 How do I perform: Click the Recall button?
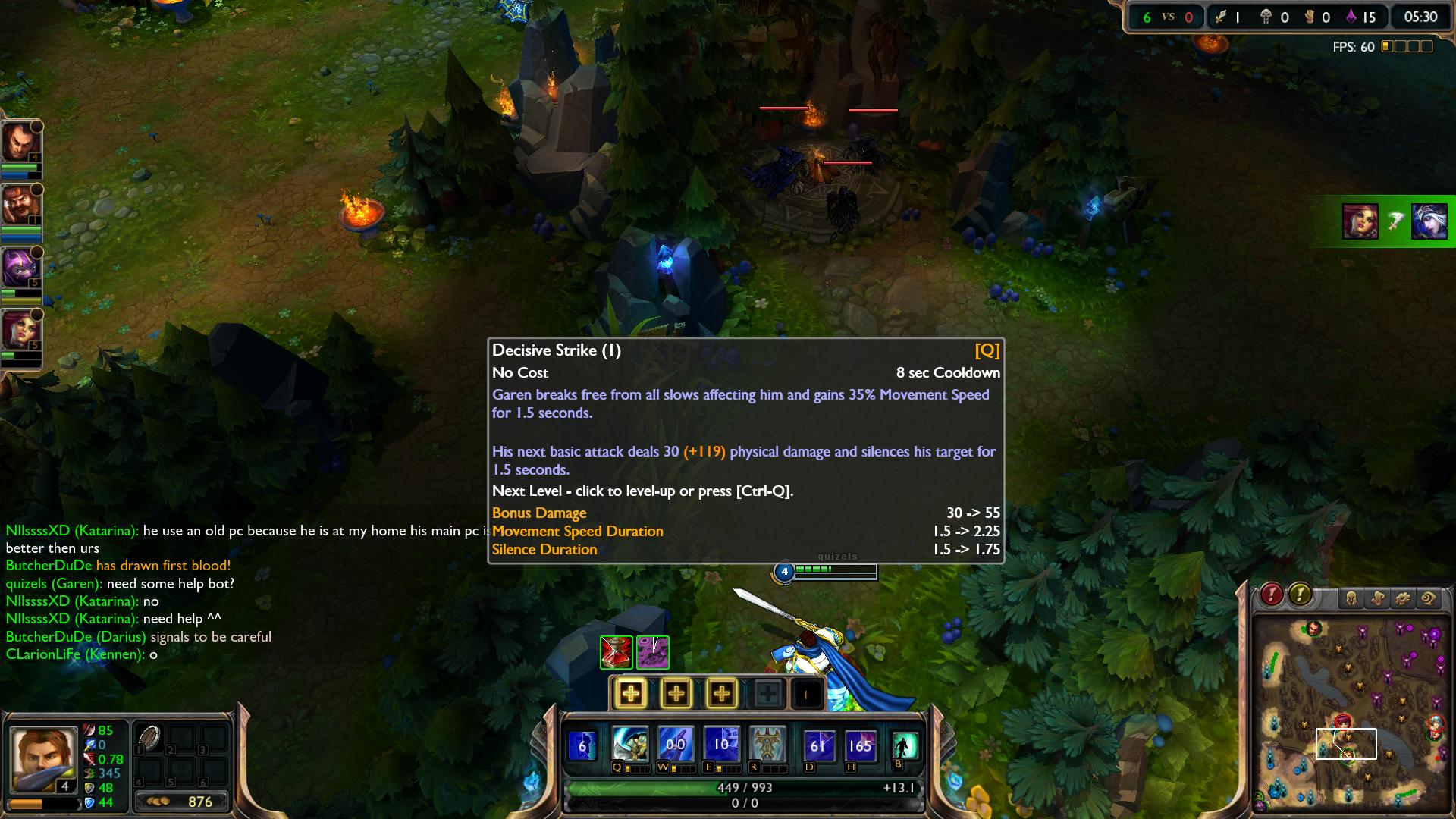tap(904, 745)
